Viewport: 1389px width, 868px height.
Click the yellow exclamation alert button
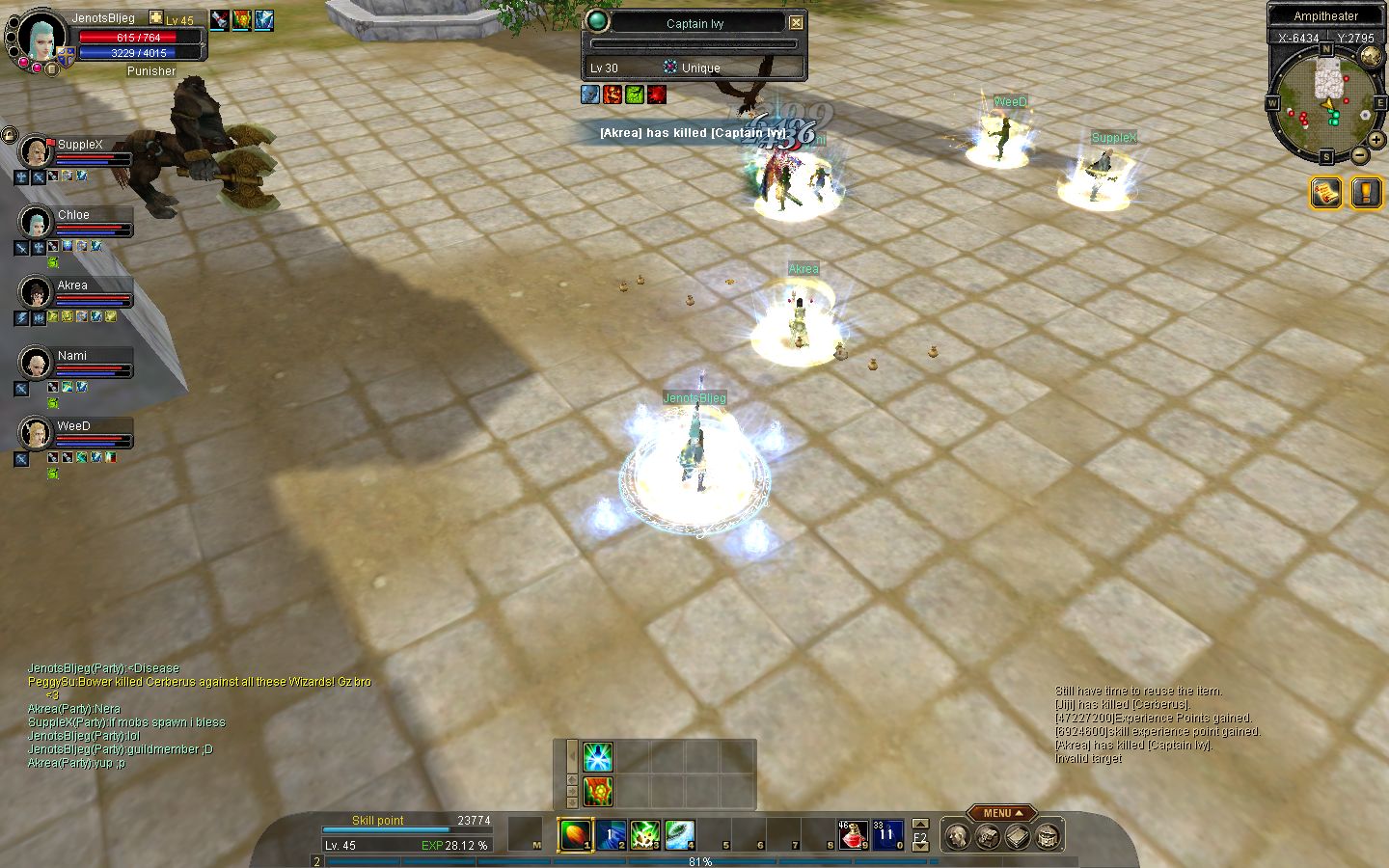click(x=1366, y=193)
